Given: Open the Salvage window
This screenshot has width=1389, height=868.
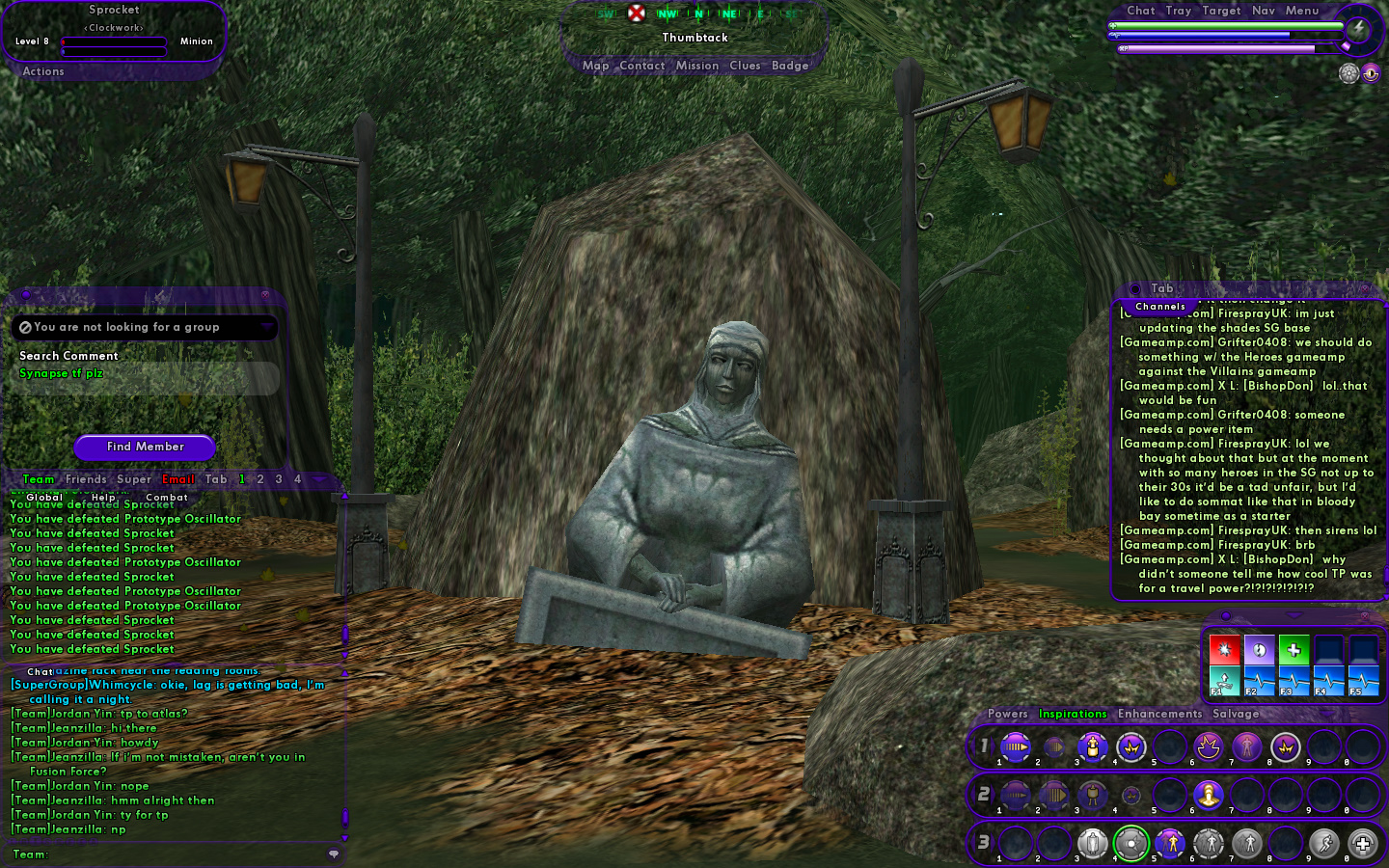Looking at the screenshot, I should [x=1236, y=714].
